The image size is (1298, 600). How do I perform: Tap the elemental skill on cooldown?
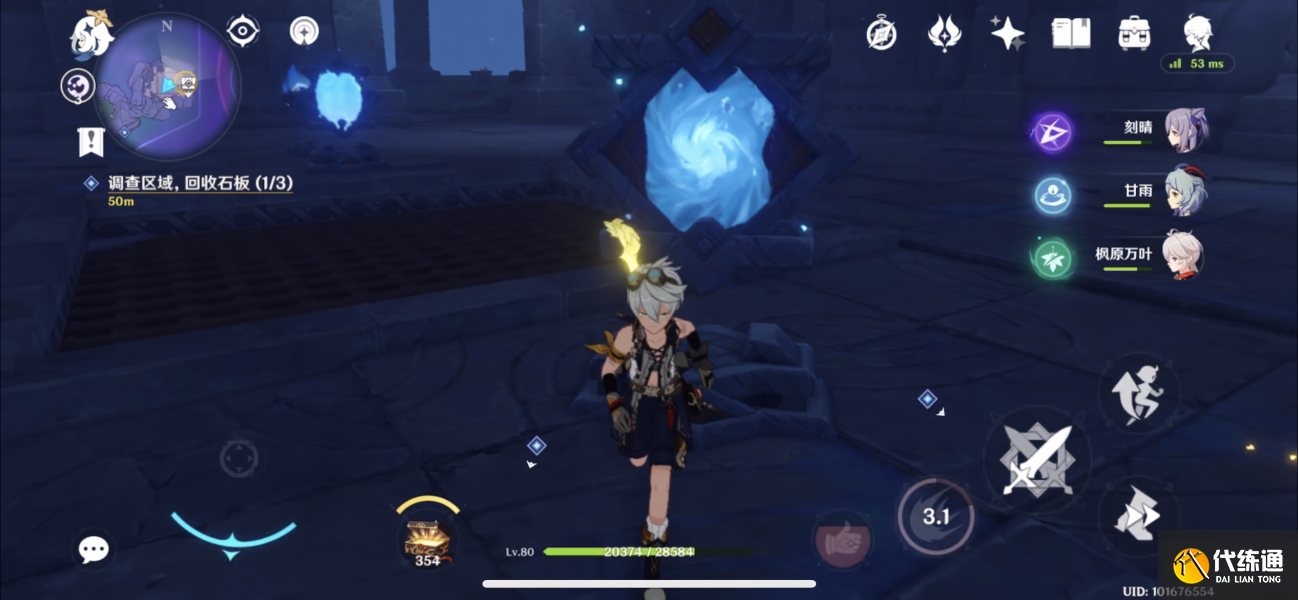935,517
